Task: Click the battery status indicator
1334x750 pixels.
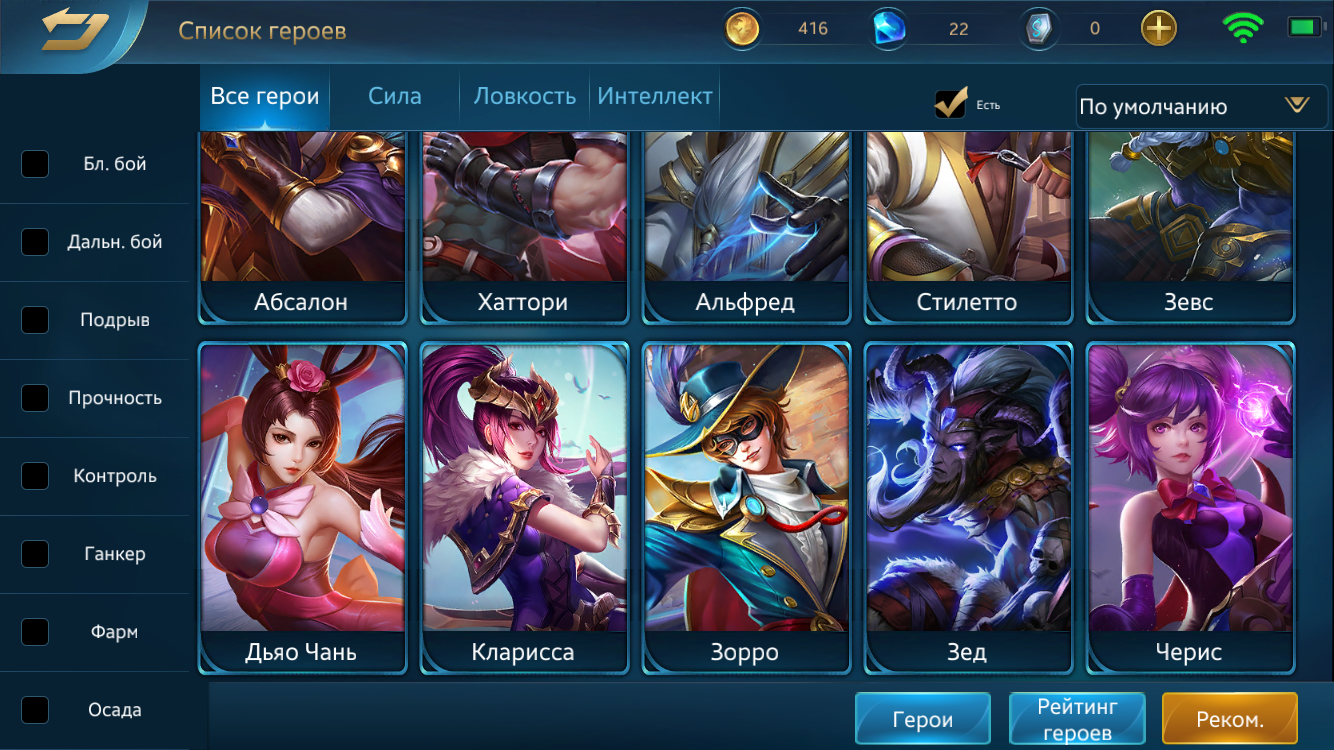Action: click(x=1300, y=28)
